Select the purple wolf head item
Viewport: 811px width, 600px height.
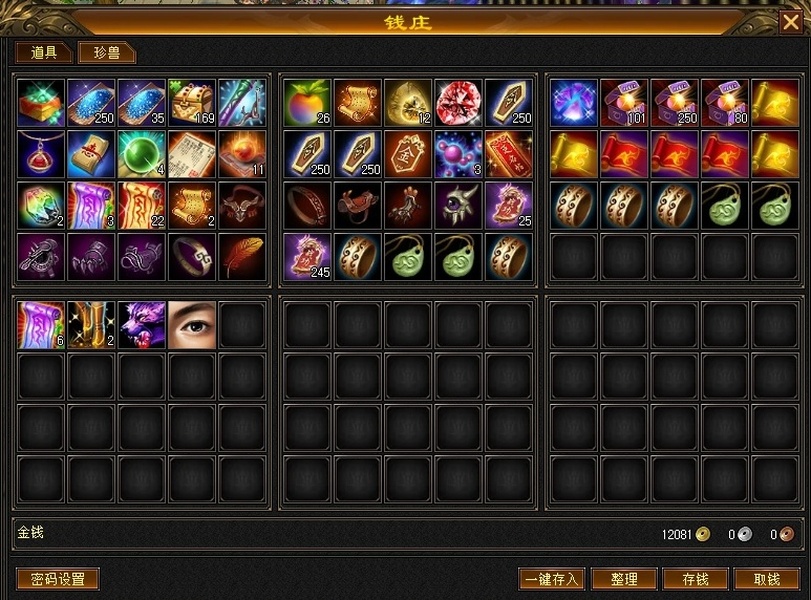(x=142, y=325)
